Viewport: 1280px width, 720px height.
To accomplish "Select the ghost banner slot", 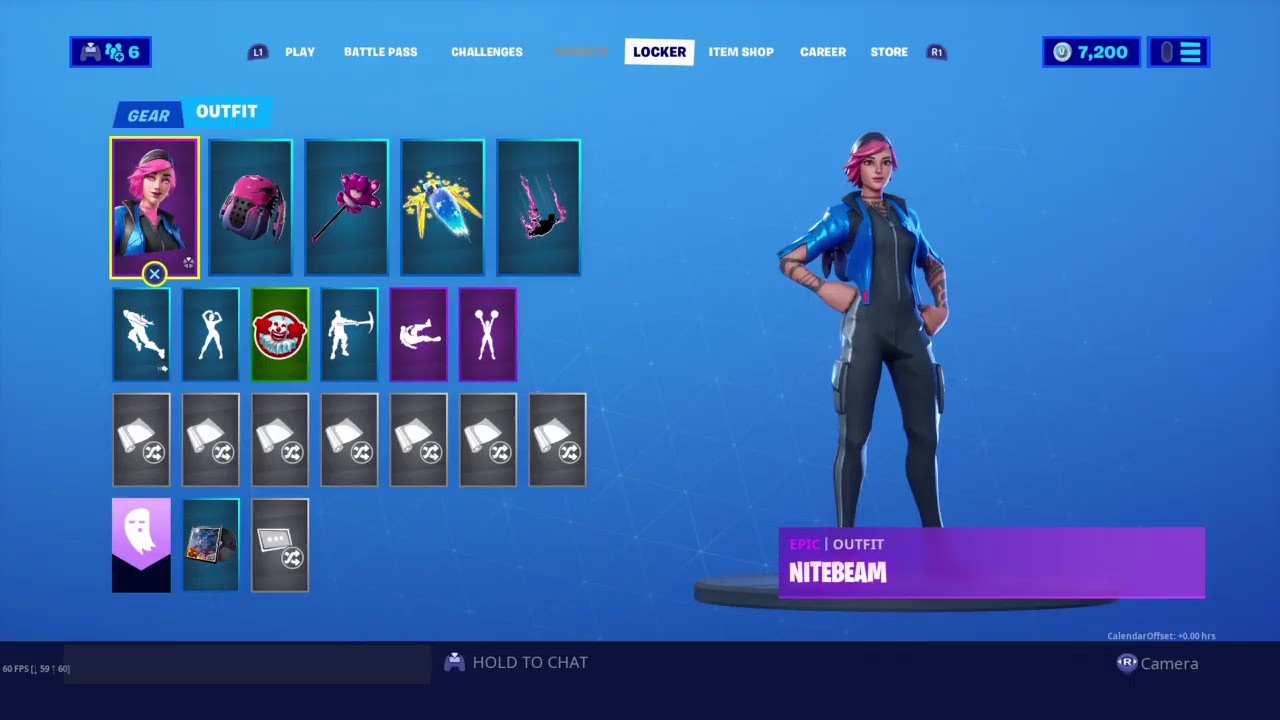I will point(141,544).
